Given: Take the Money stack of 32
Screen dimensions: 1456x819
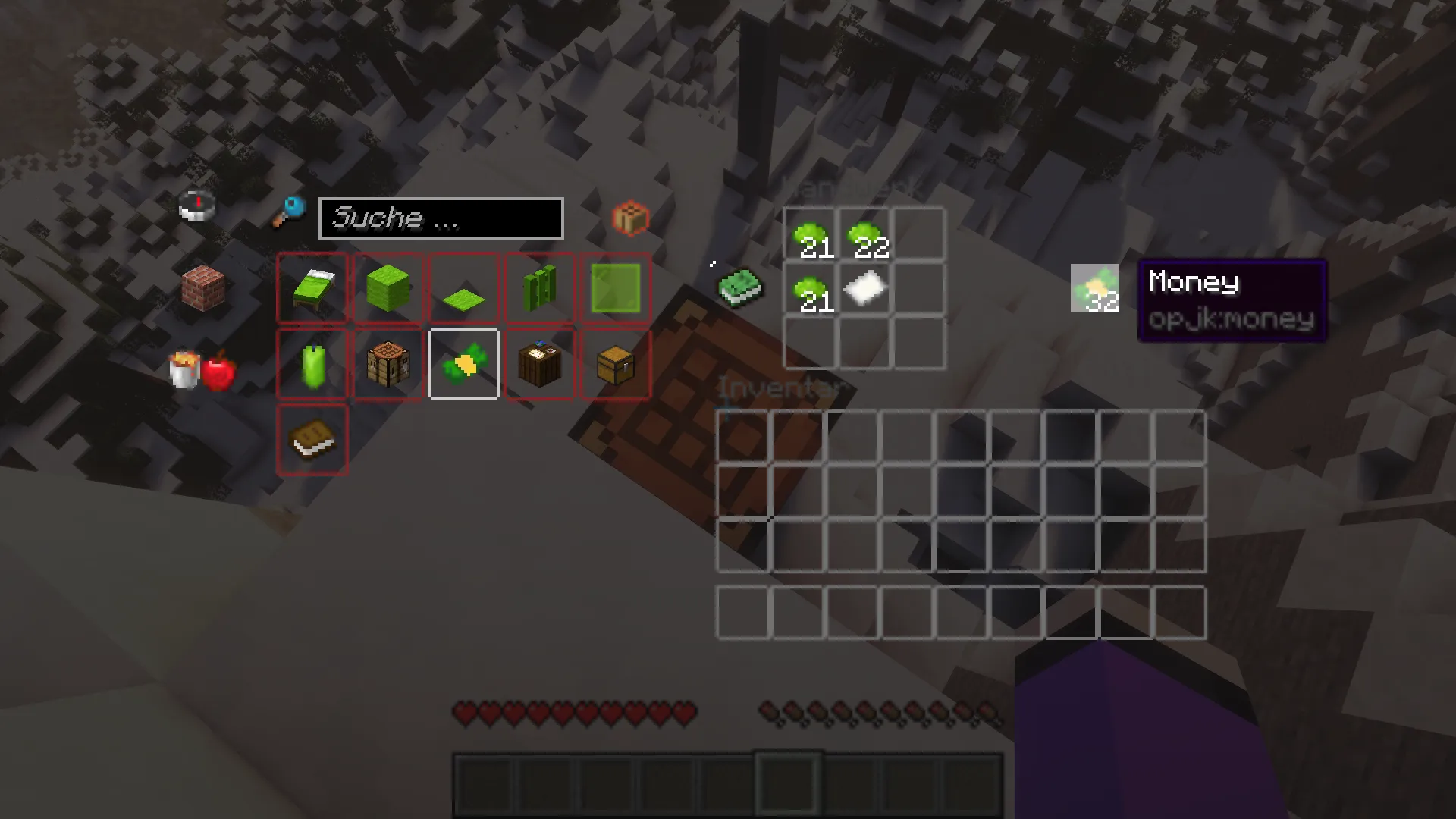Looking at the screenshot, I should coord(1094,288).
